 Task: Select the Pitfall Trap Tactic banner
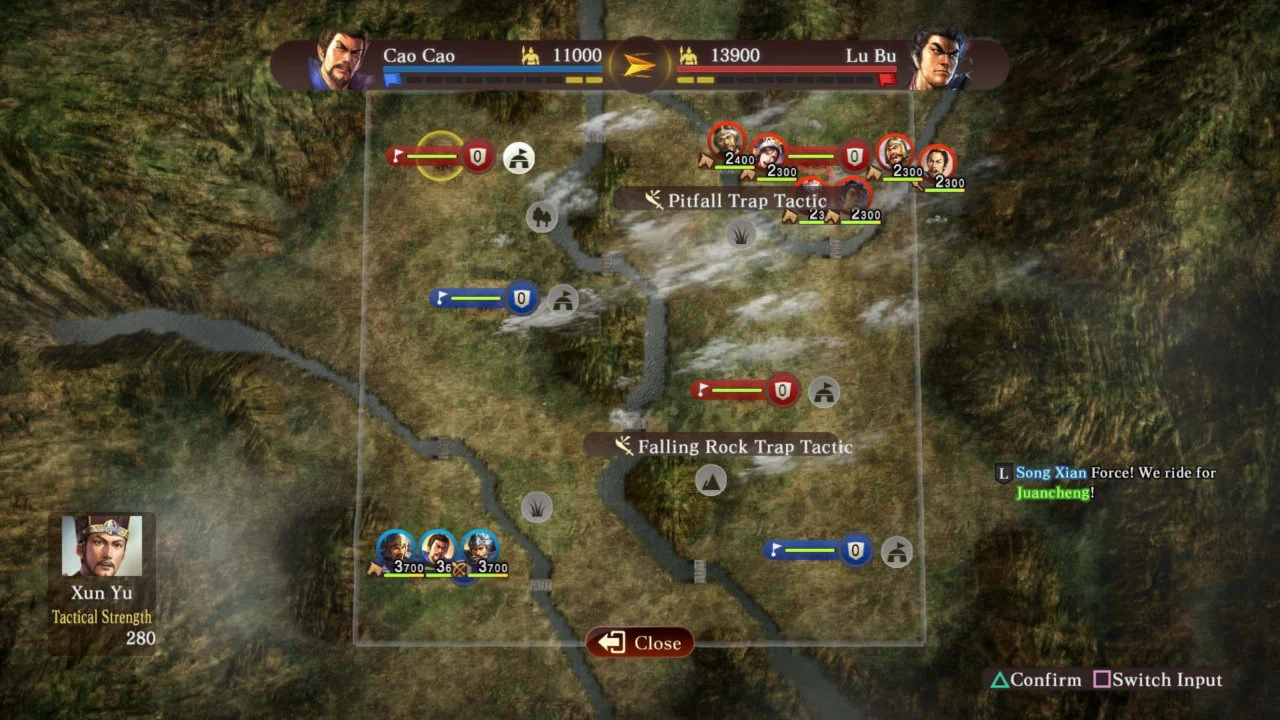[745, 200]
